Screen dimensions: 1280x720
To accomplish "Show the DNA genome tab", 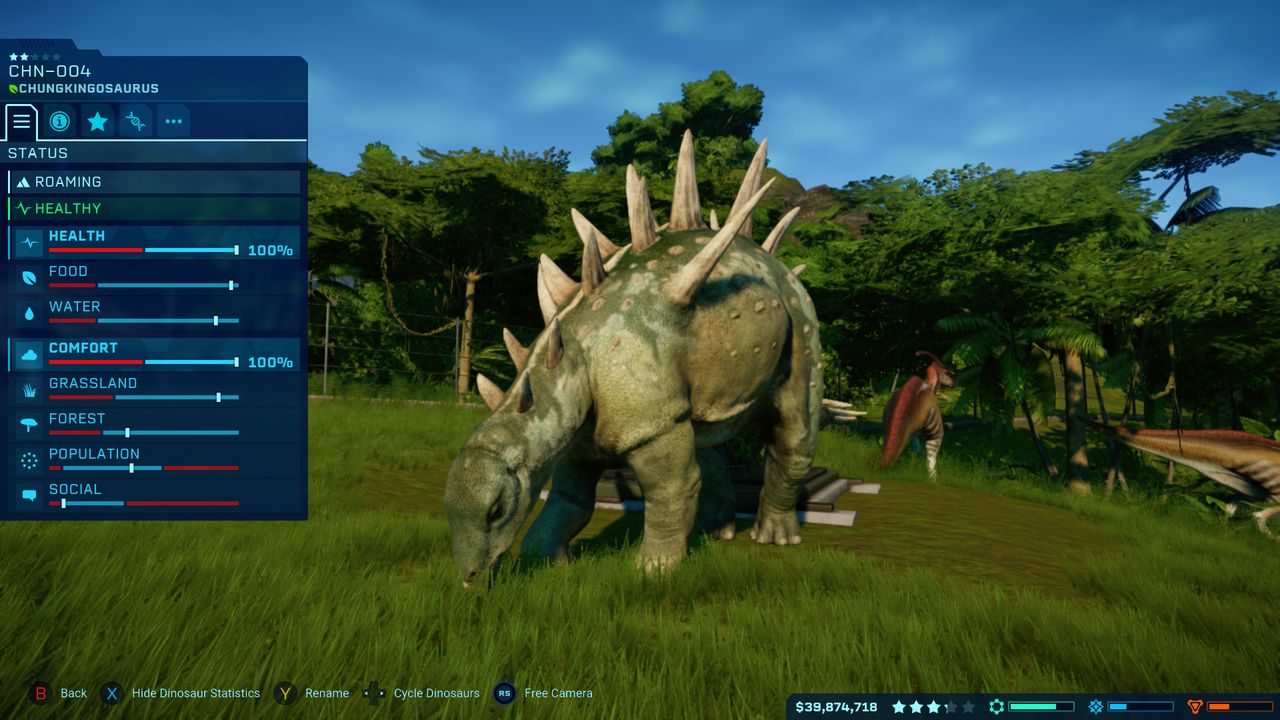I will tap(135, 122).
